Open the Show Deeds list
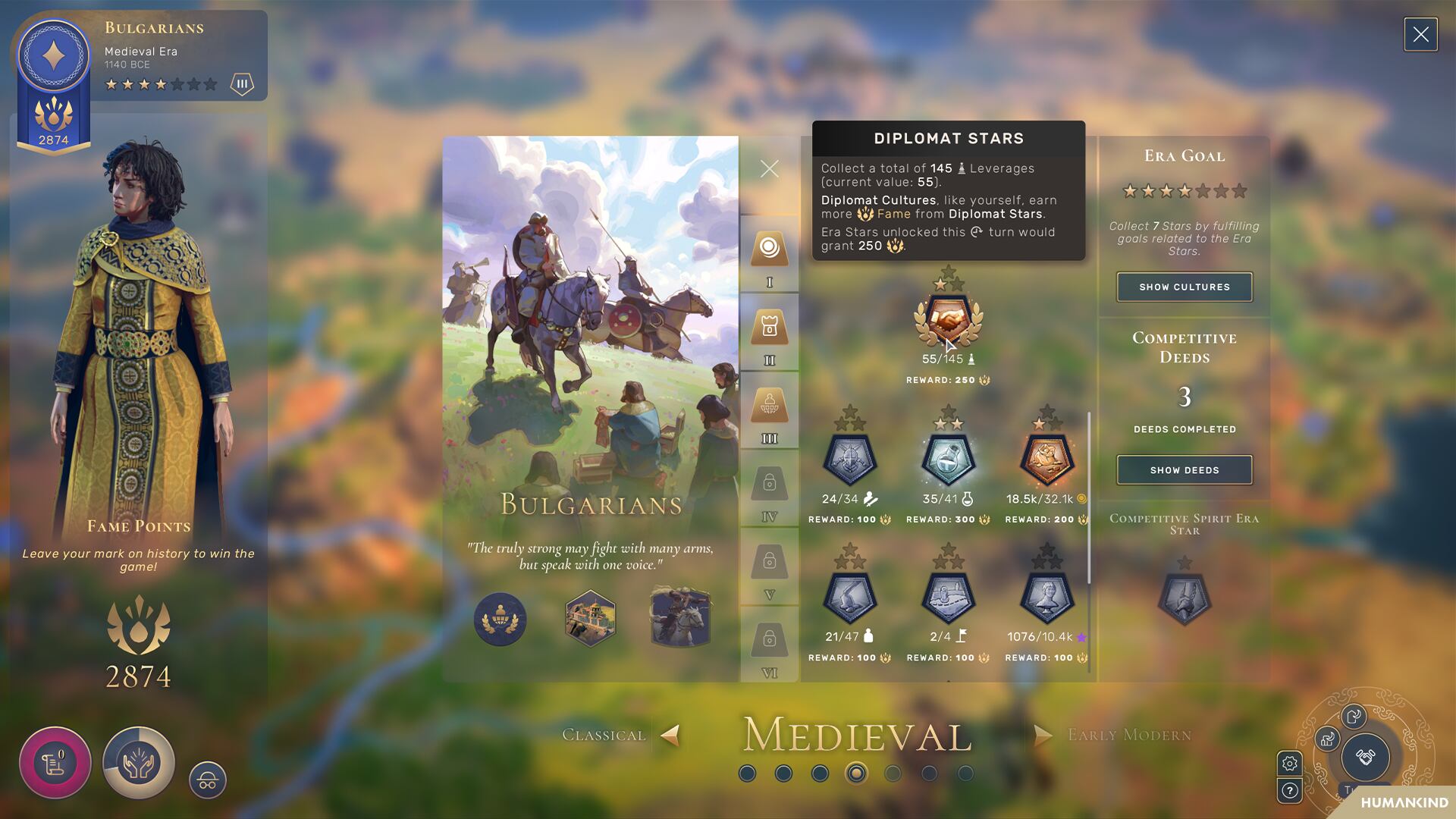 click(1184, 470)
